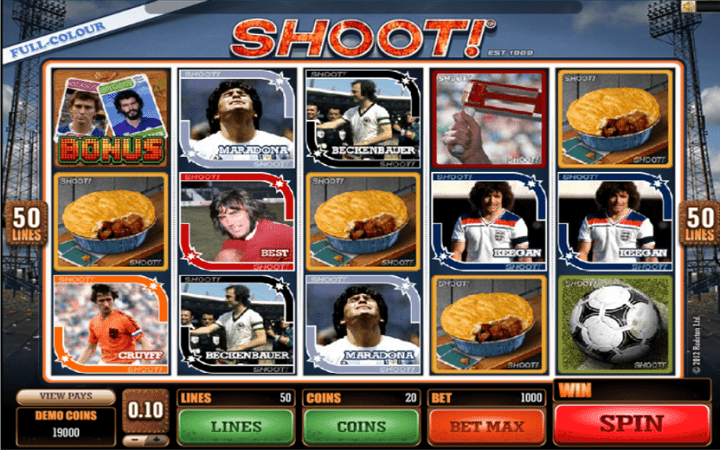Click the orange BET MAX button

486,425
